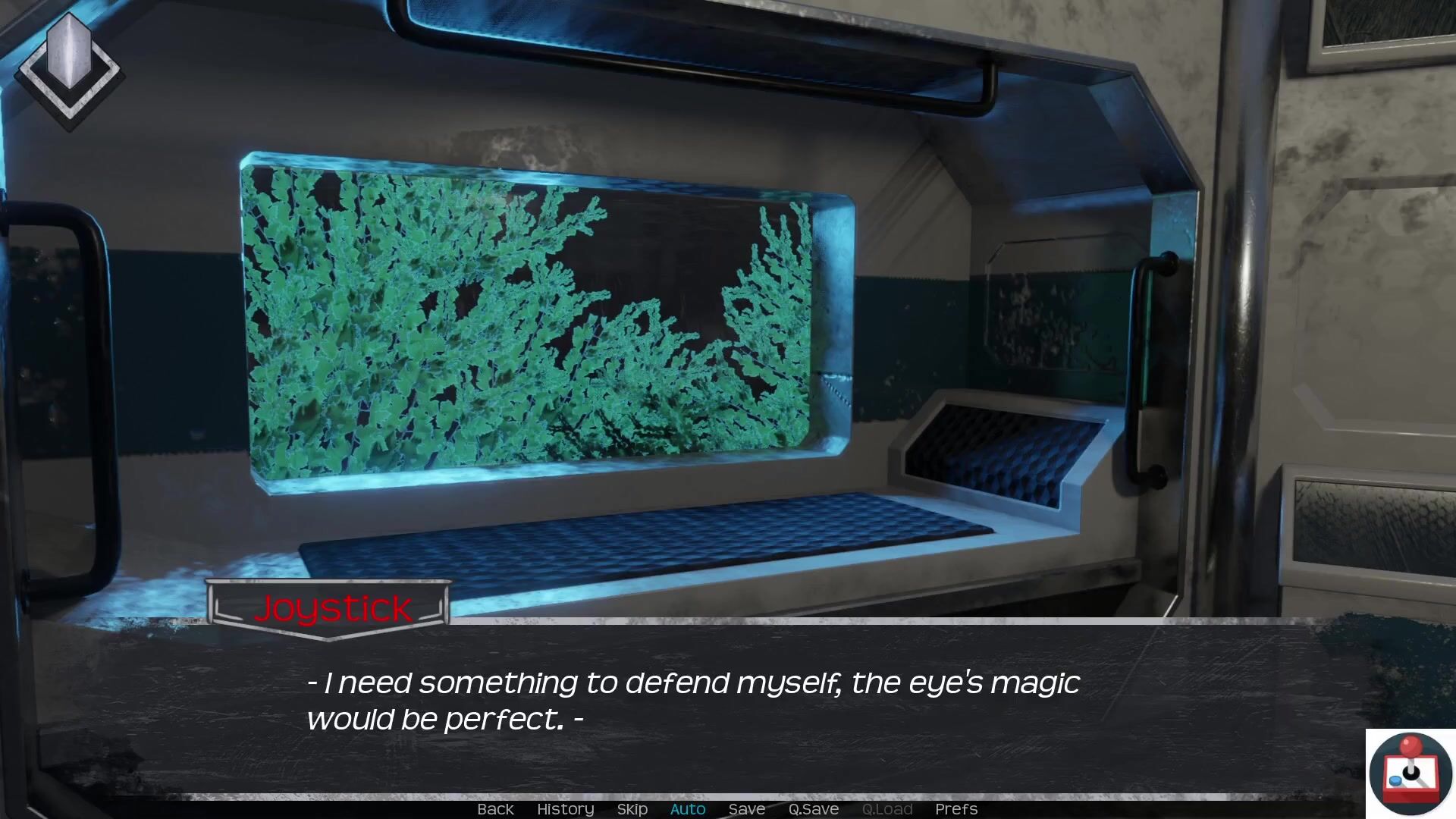This screenshot has height=819, width=1456.
Task: Open the dialogue History log
Action: click(x=565, y=809)
